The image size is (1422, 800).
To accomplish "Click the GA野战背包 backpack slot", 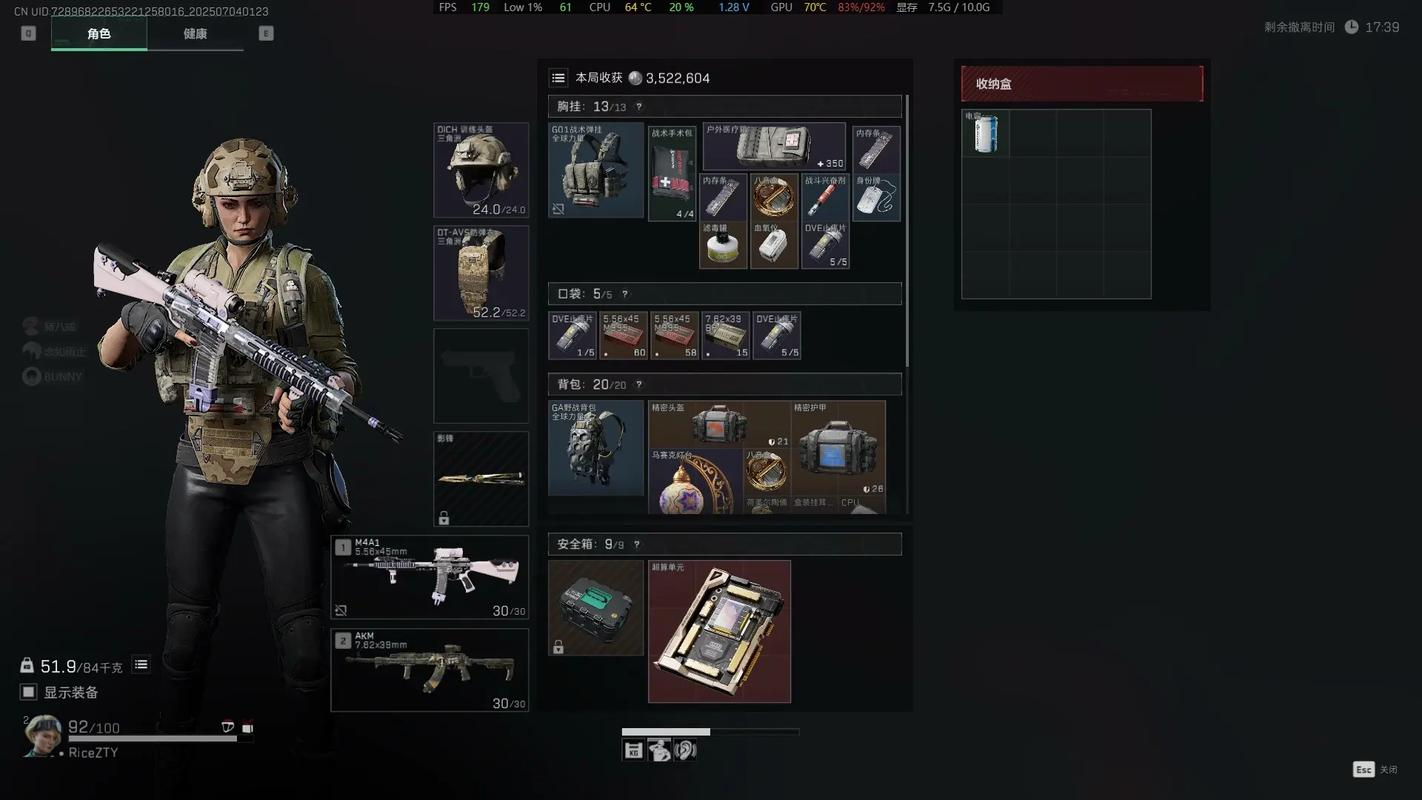I will pos(596,448).
